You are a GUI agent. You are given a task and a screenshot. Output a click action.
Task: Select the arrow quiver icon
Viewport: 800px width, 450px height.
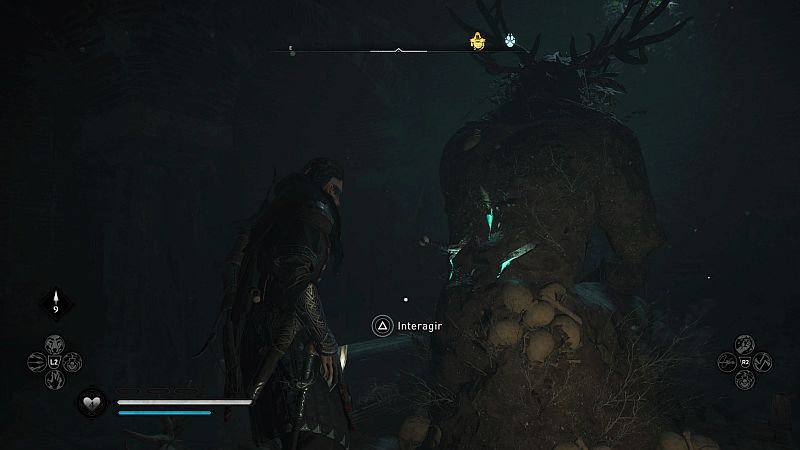pos(56,301)
